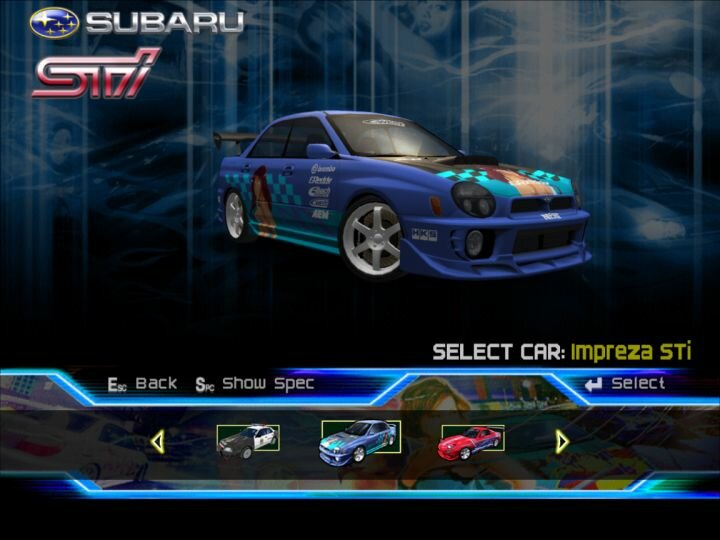This screenshot has width=720, height=540.
Task: Go Back to the previous menu
Action: [143, 383]
